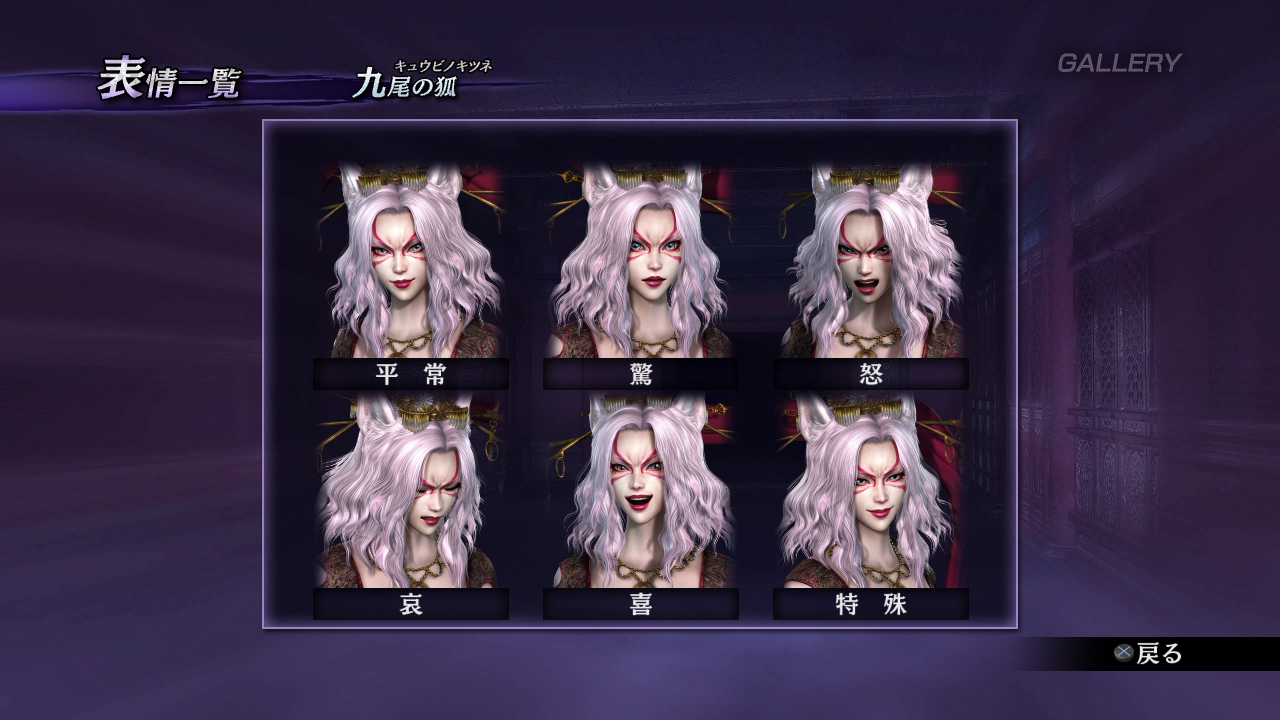Image resolution: width=1280 pixels, height=720 pixels.
Task: Open the 哀 (sad) expression portrait
Action: click(x=411, y=495)
